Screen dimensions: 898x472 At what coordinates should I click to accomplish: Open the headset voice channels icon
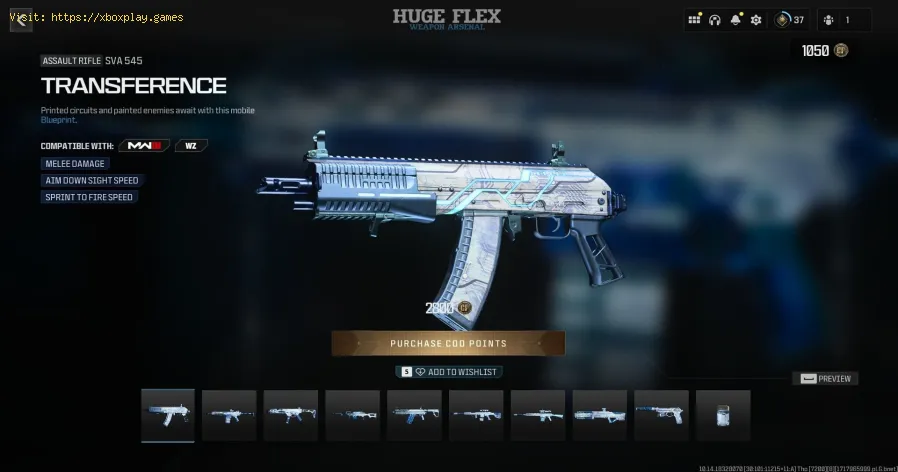[x=715, y=20]
